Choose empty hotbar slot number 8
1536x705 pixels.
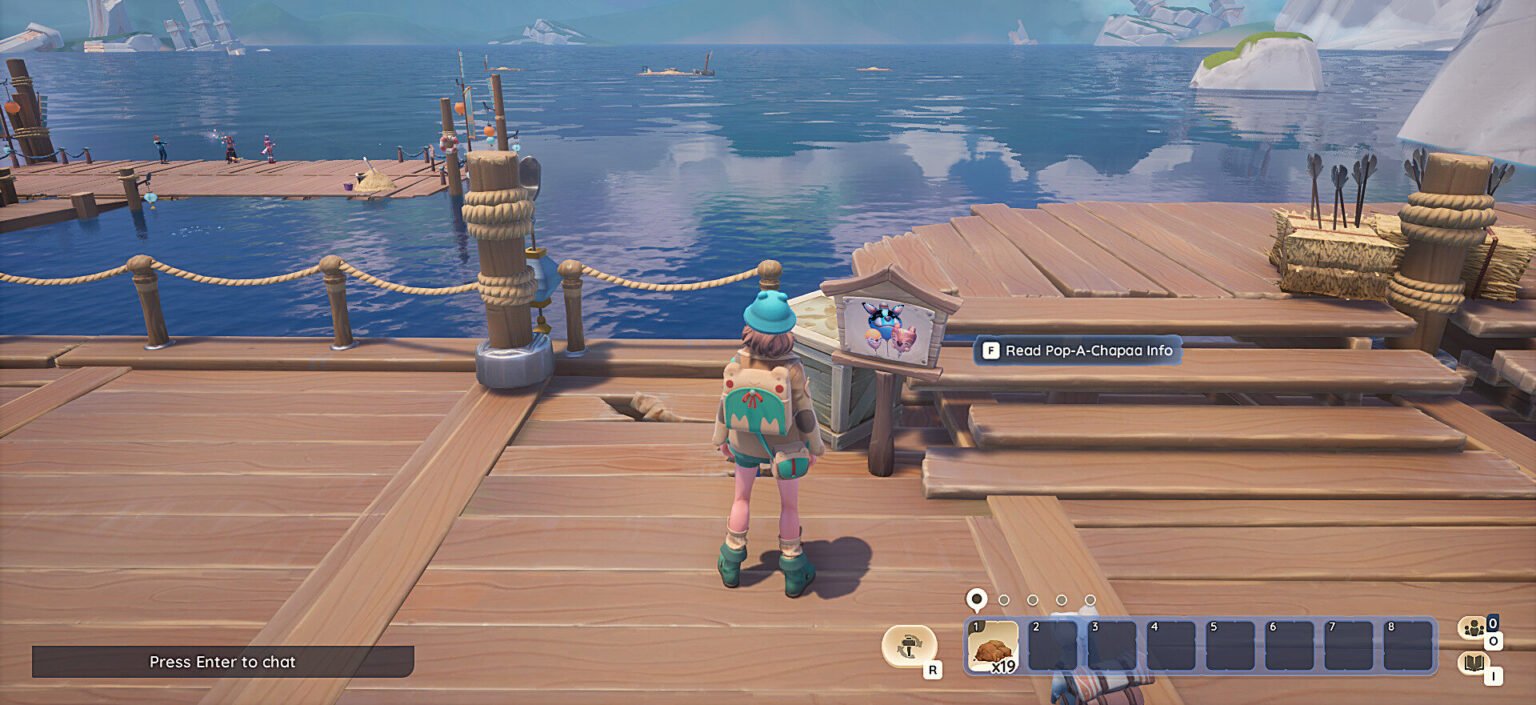click(x=1408, y=646)
